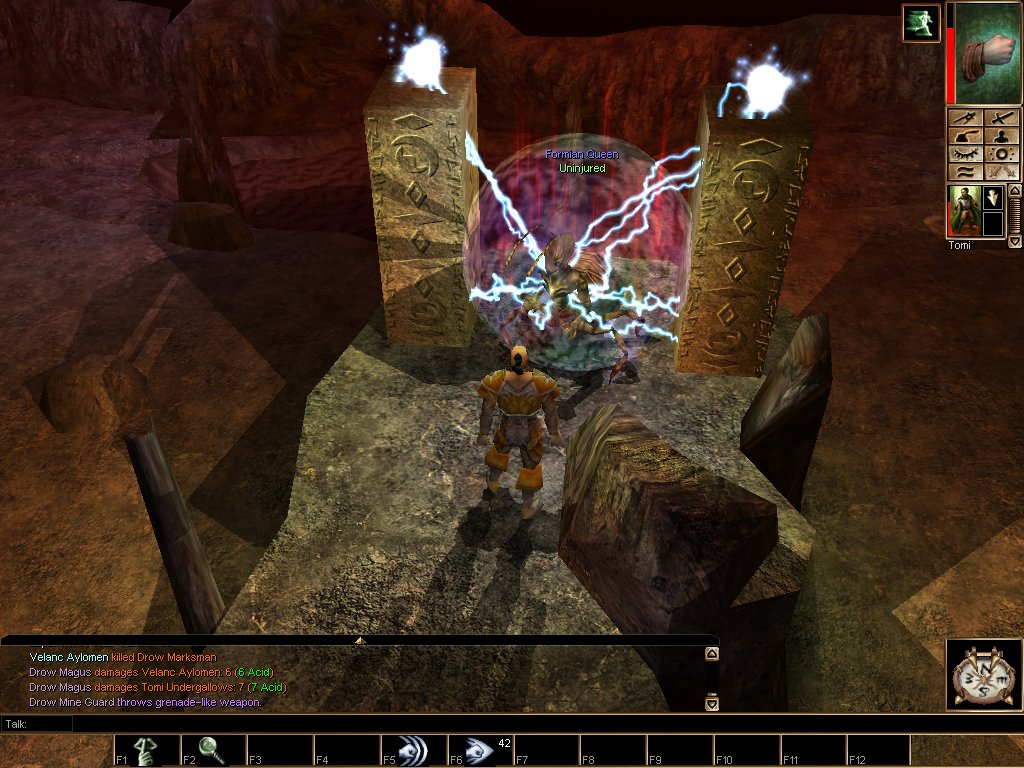Open the panel with the drafting compass icon
This screenshot has height=768, width=1024.
pyautogui.click(x=967, y=117)
